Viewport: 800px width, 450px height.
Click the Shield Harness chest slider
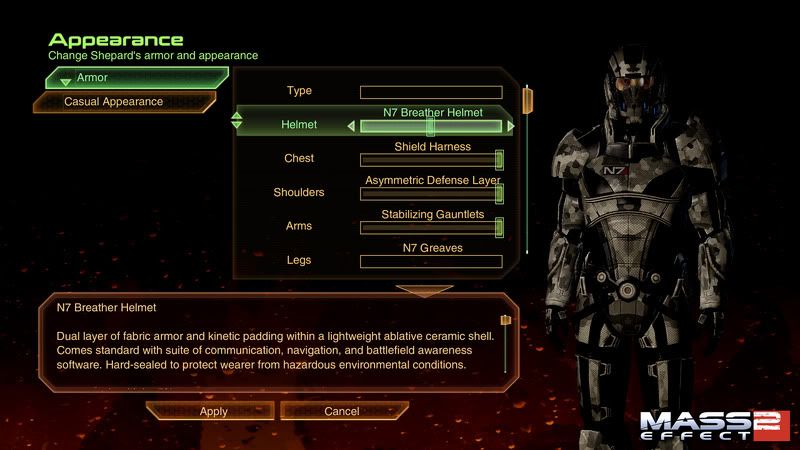click(x=431, y=160)
